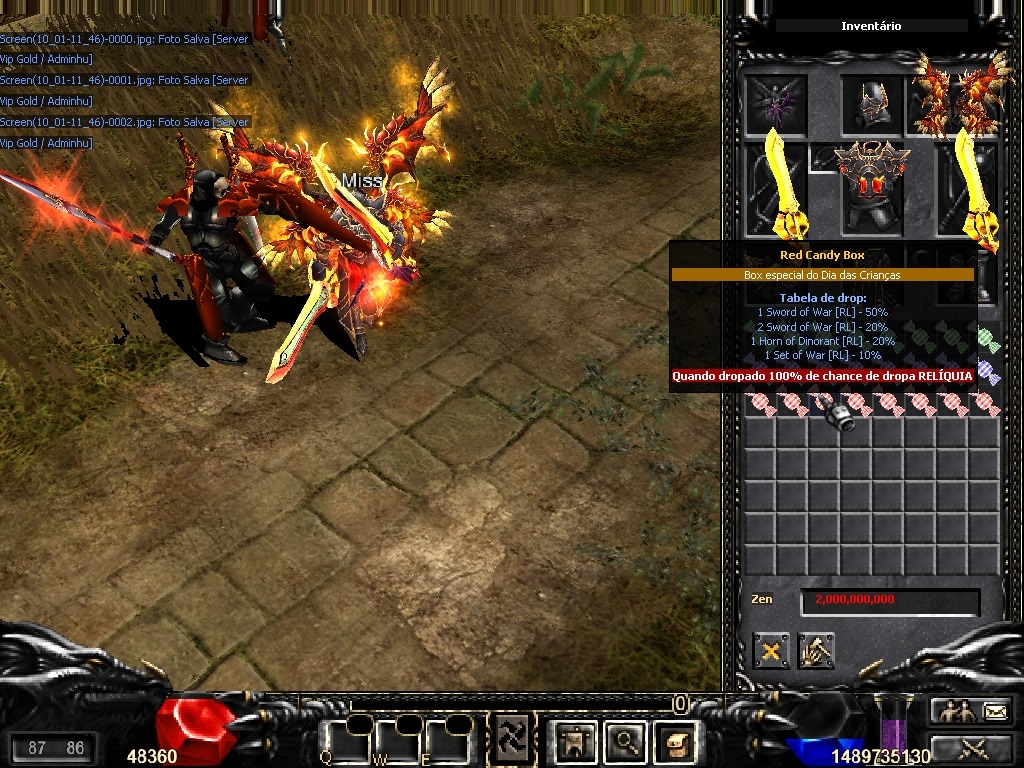Image resolution: width=1024 pixels, height=768 pixels.
Task: Click the Q potion hotkey slot
Action: pos(344,741)
